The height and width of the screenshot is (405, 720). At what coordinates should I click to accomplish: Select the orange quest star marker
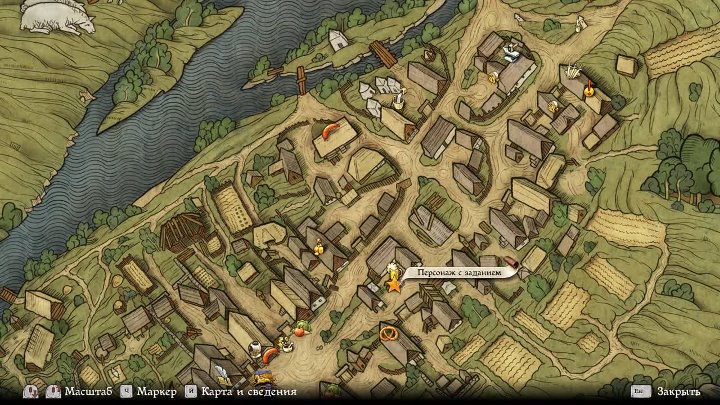point(394,284)
